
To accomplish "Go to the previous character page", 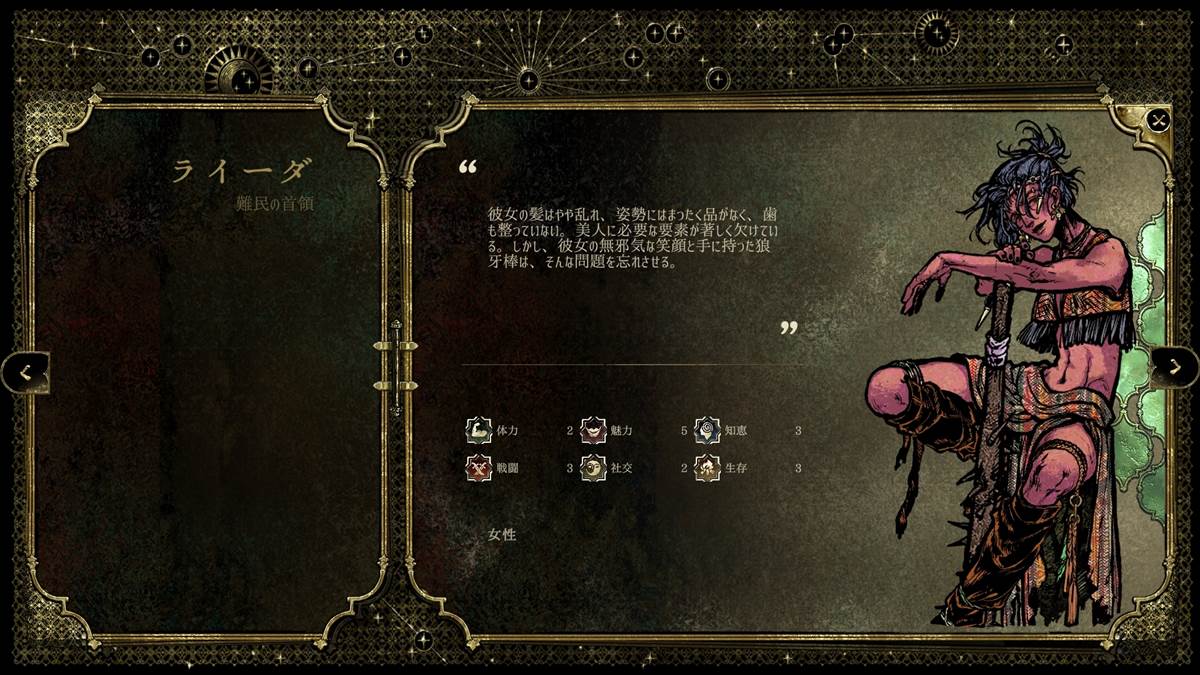I will click(26, 372).
